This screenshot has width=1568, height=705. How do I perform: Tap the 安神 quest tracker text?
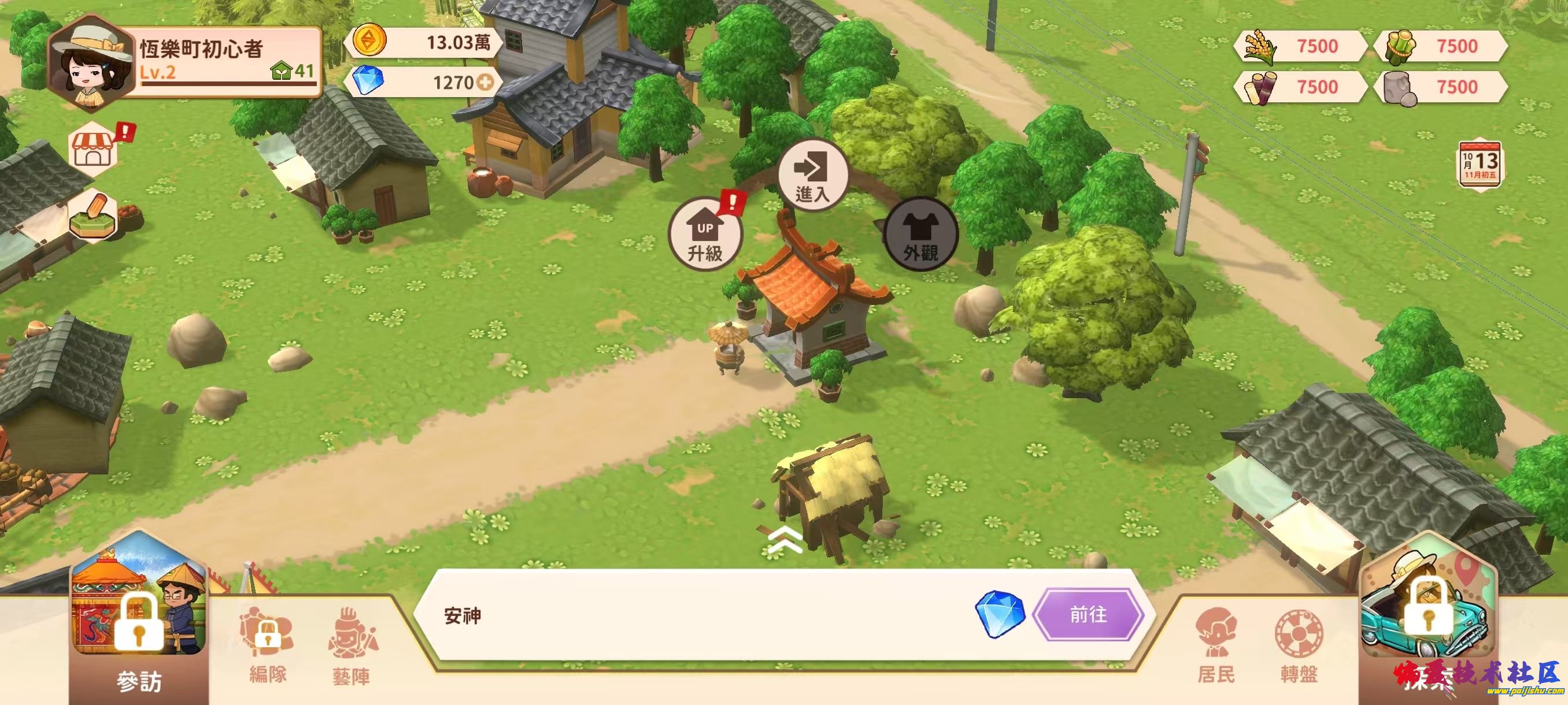pyautogui.click(x=463, y=616)
